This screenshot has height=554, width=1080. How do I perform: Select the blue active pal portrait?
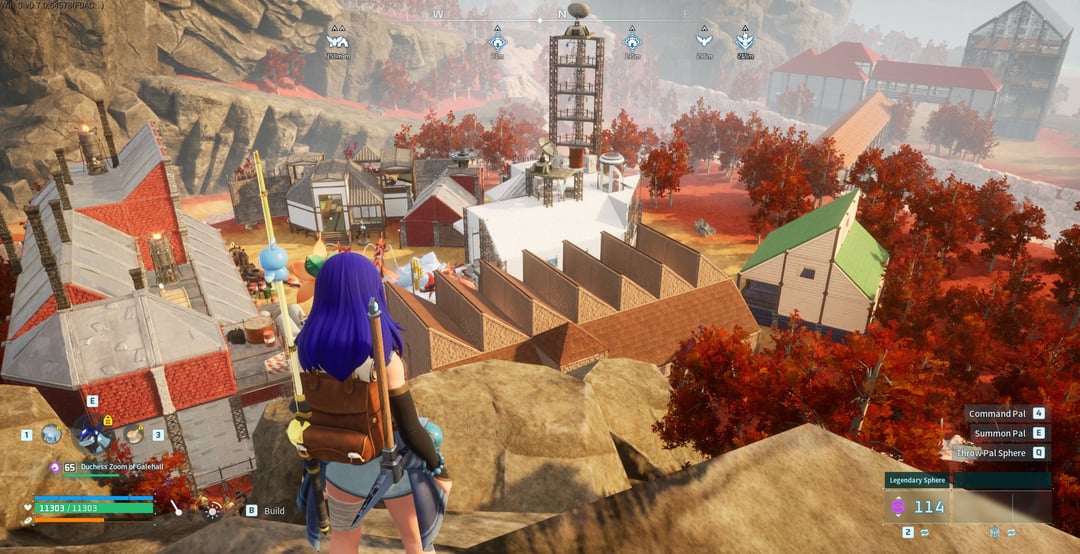pos(92,435)
